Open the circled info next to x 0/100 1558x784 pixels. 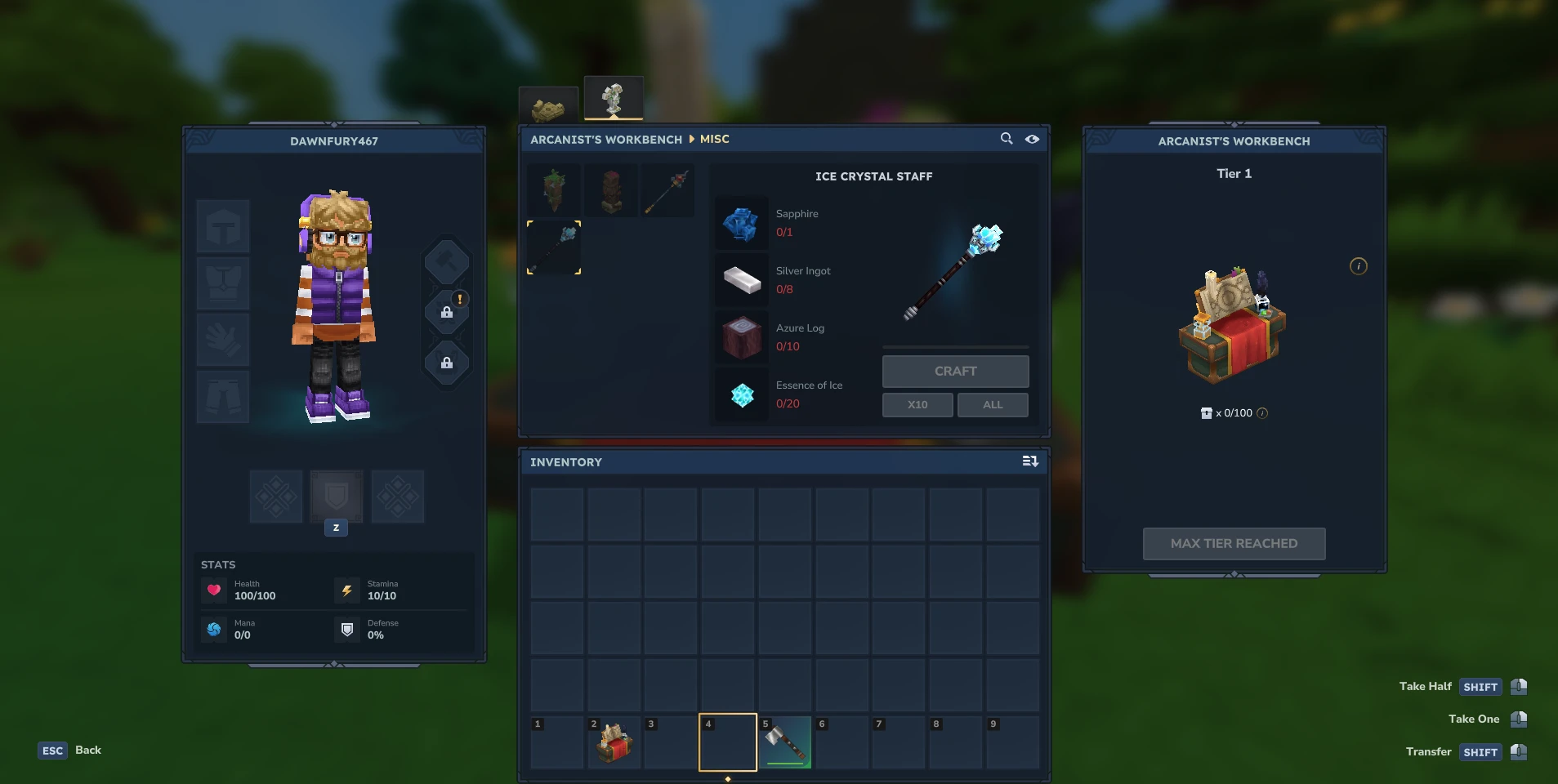click(x=1261, y=413)
